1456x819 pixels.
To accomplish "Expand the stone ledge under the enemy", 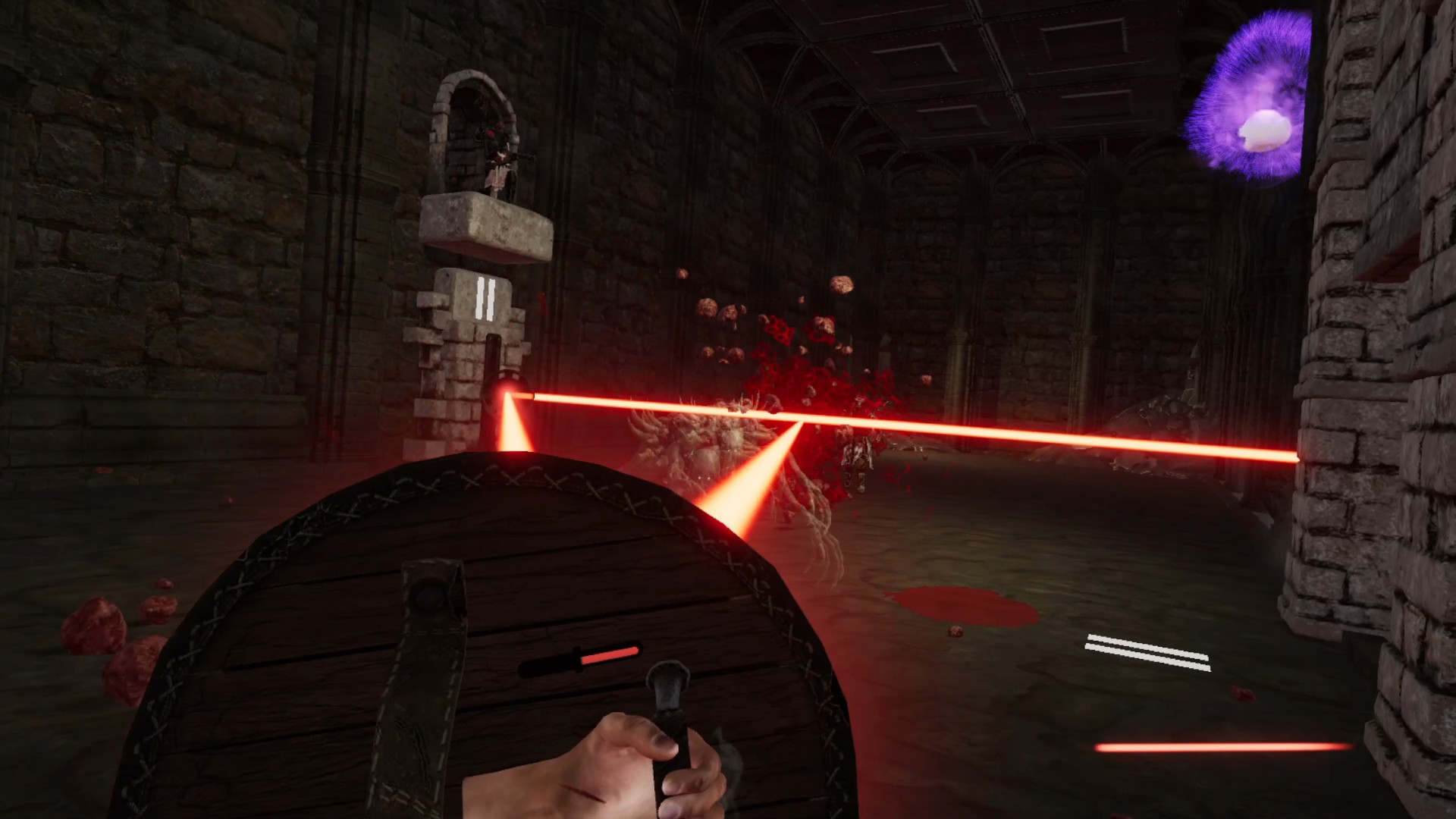I will [485, 227].
